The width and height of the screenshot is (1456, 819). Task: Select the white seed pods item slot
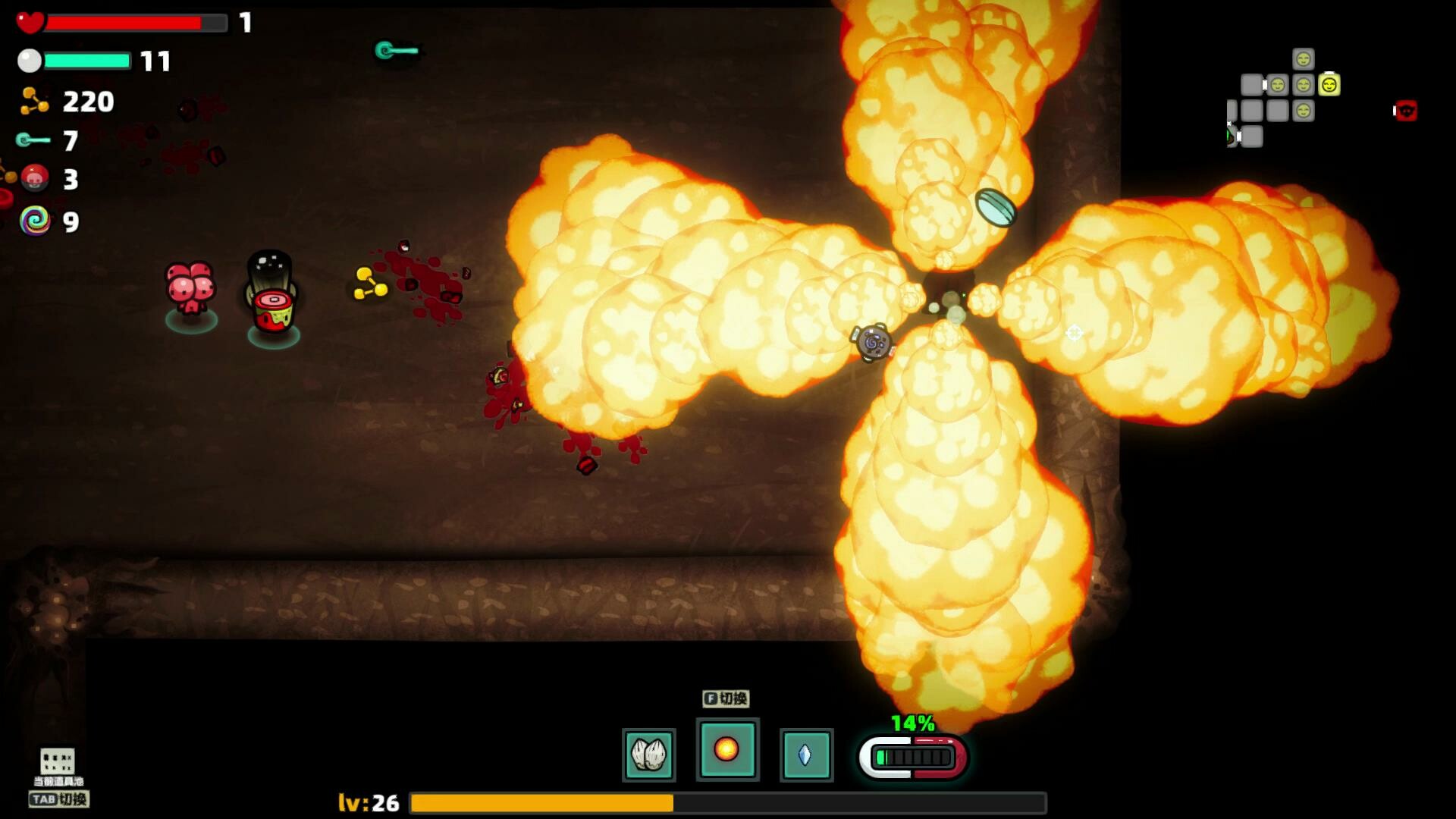coord(648,755)
